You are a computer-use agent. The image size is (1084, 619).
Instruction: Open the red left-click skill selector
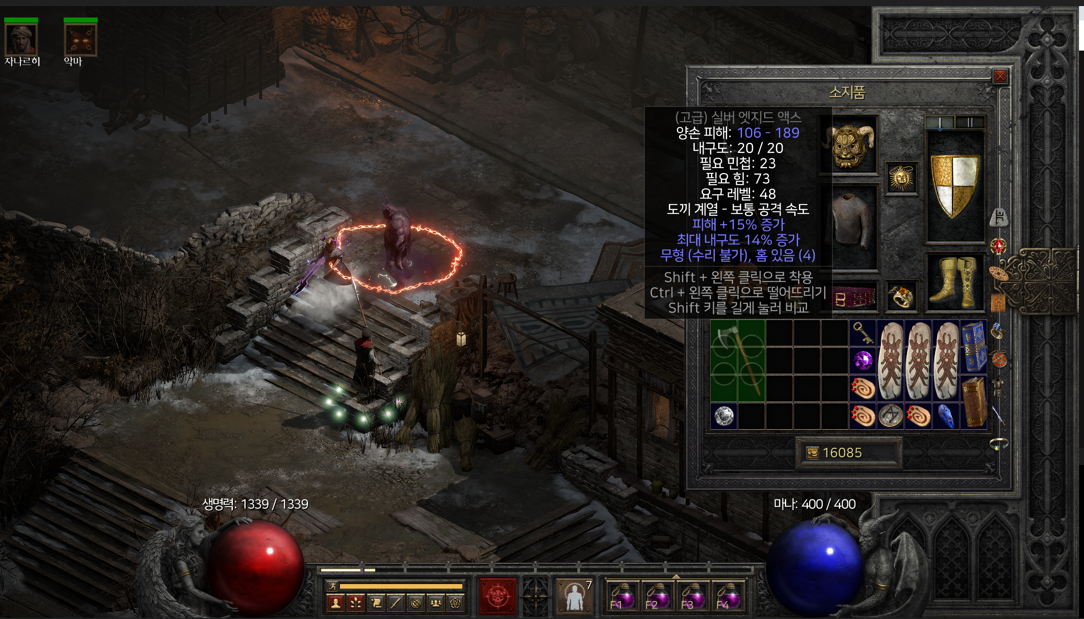pyautogui.click(x=497, y=595)
